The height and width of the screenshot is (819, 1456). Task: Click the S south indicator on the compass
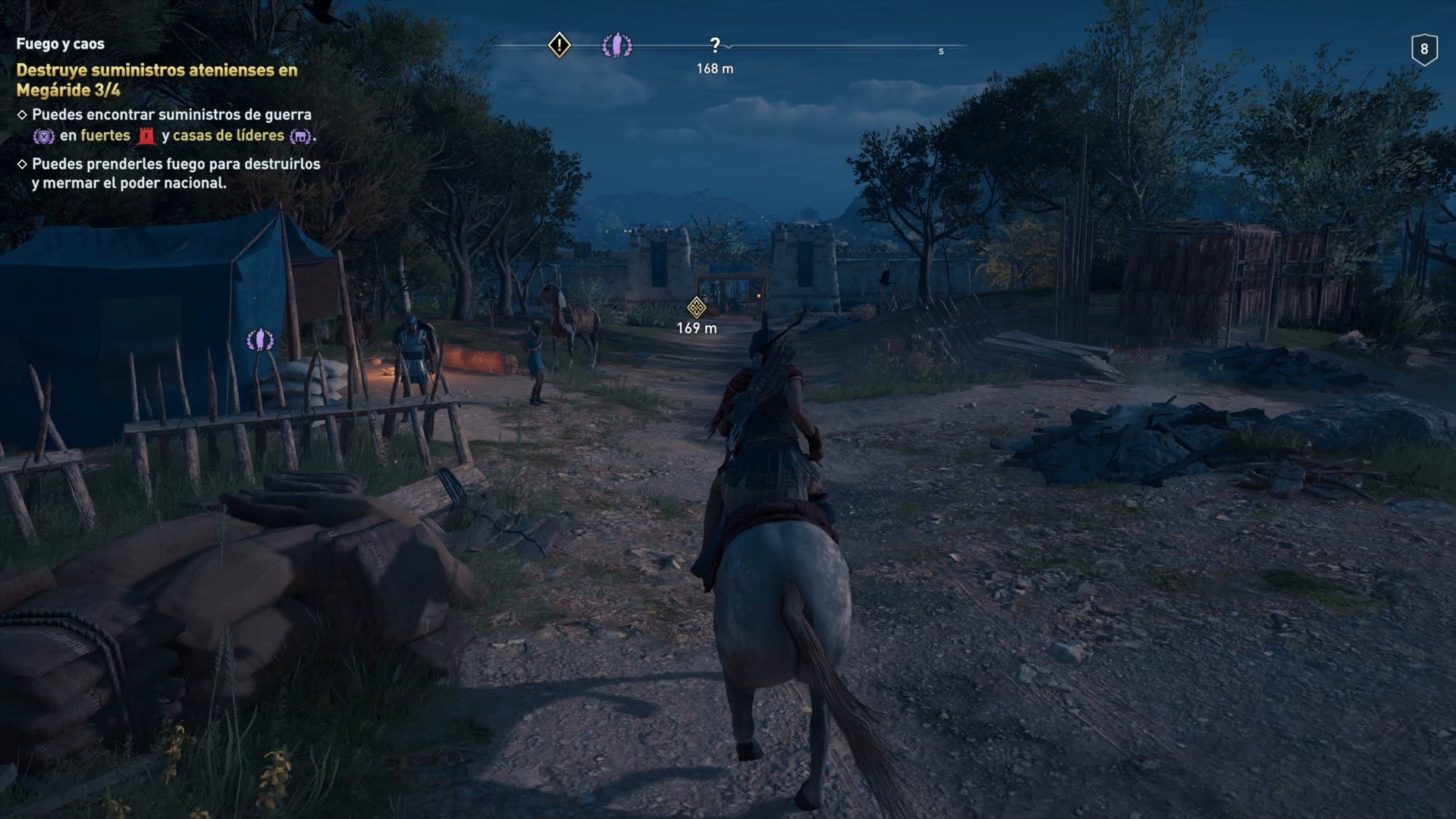pyautogui.click(x=940, y=51)
